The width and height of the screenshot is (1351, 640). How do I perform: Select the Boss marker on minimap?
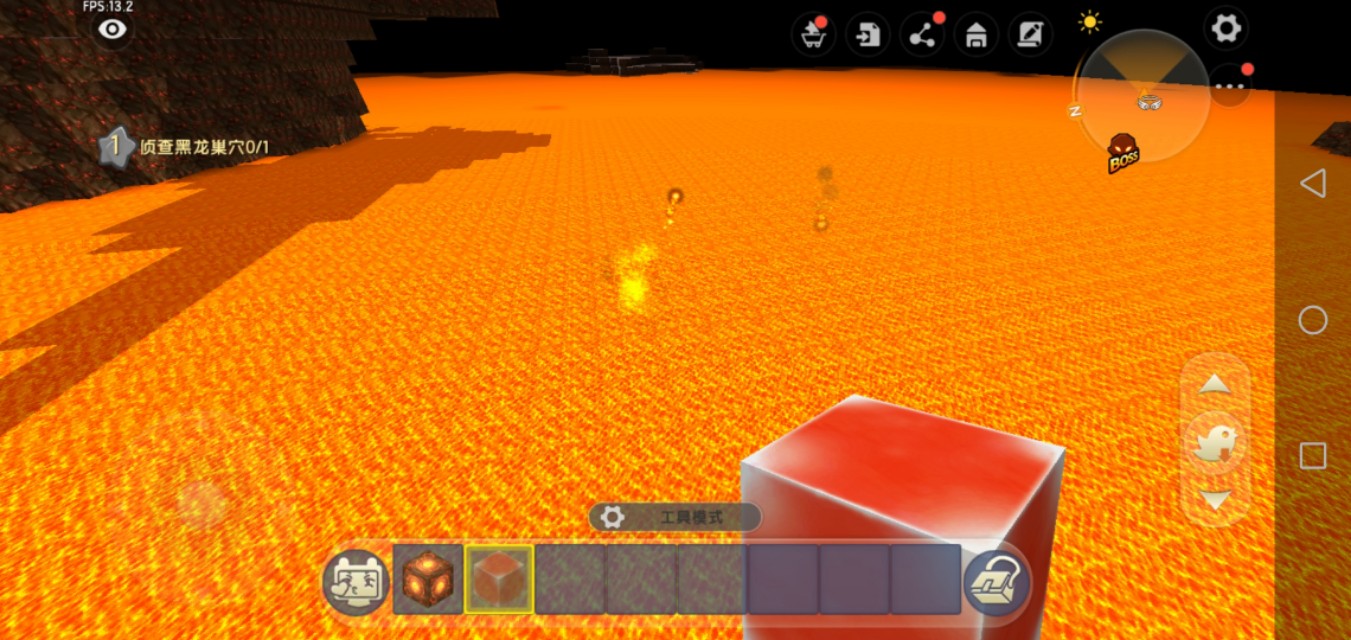[1123, 153]
